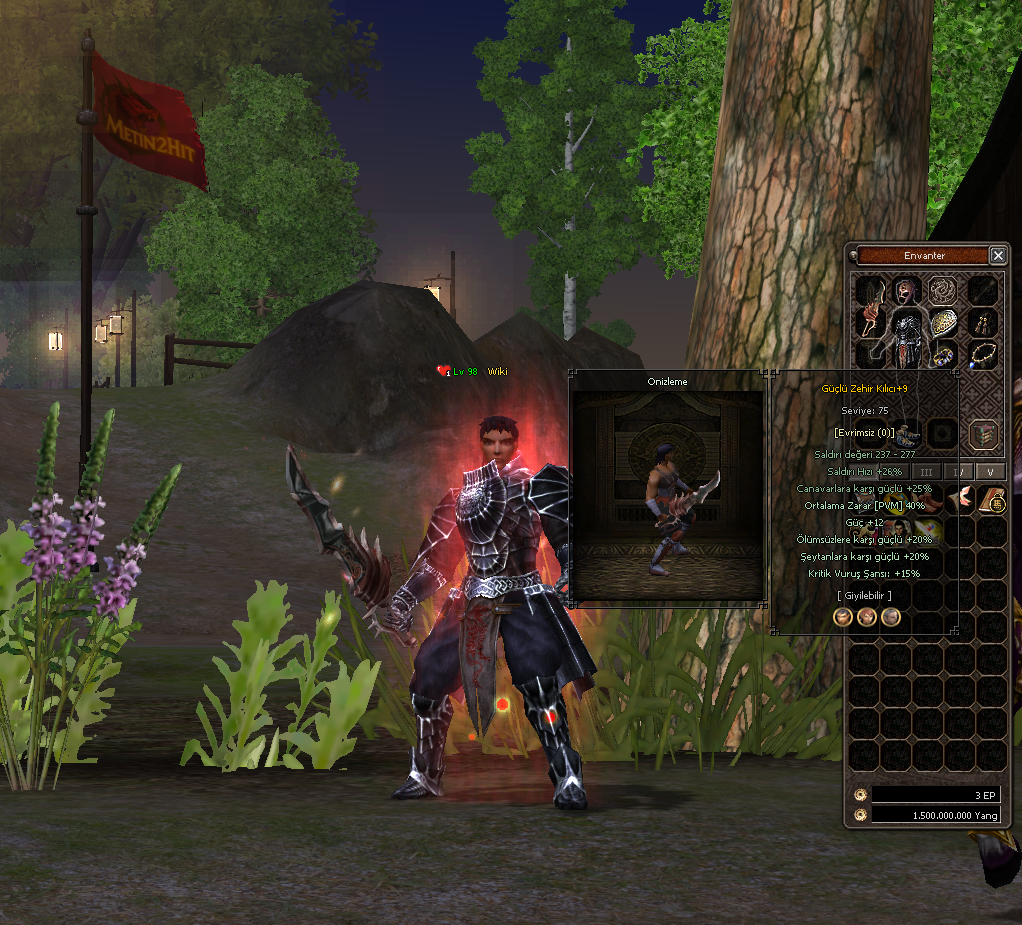This screenshot has width=1022, height=925.
Task: Click the equipped helmet slot
Action: (908, 290)
